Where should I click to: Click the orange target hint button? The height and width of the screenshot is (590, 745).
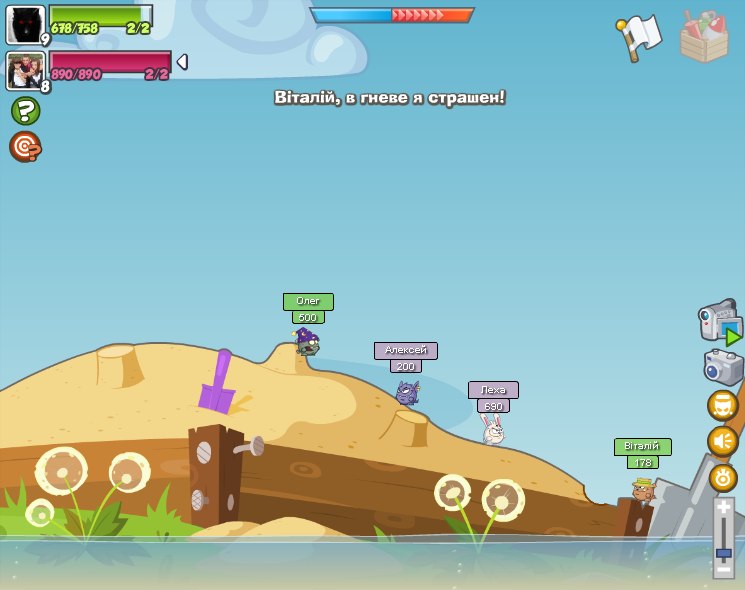coord(25,147)
